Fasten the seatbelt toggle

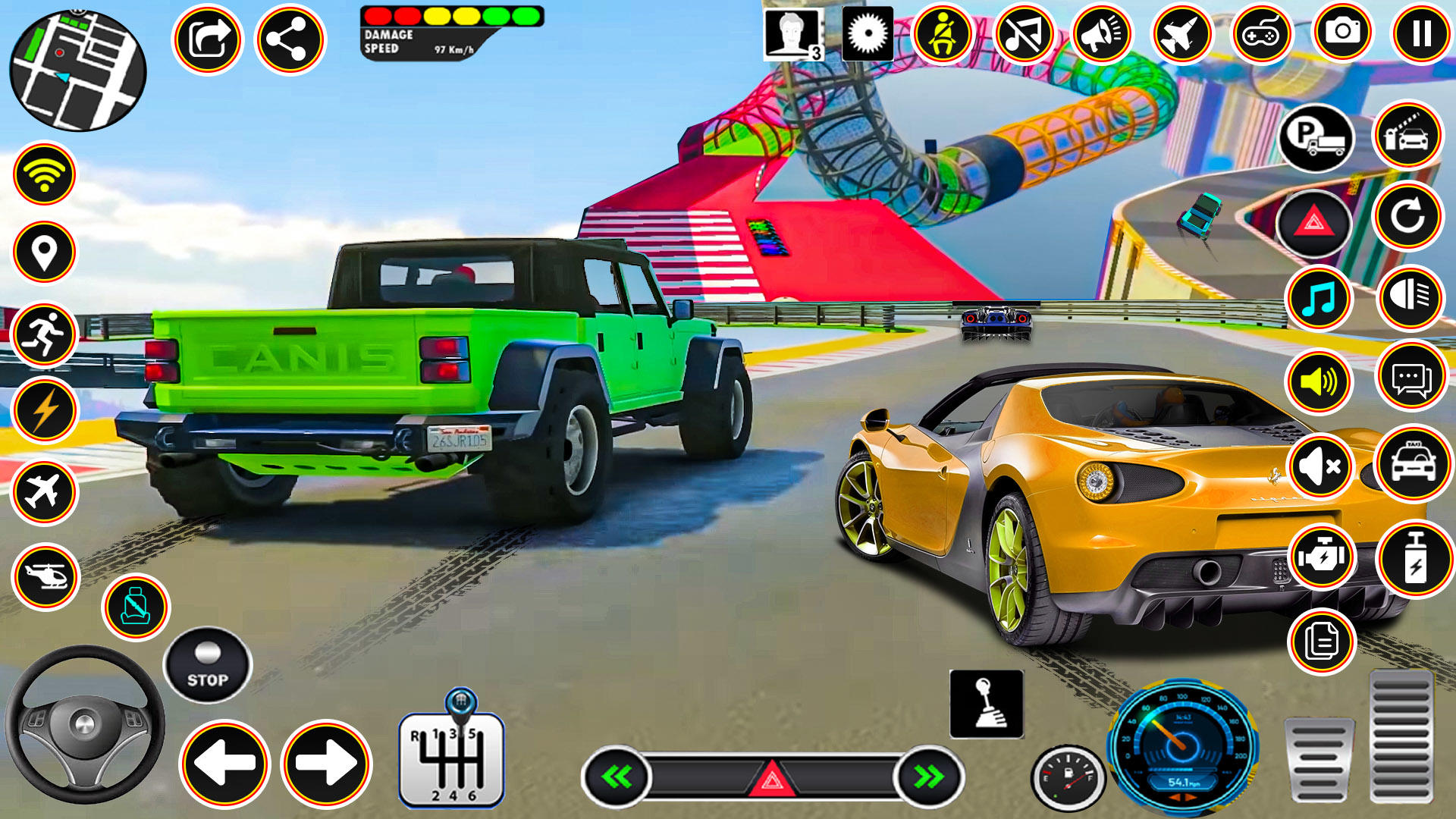point(943,32)
